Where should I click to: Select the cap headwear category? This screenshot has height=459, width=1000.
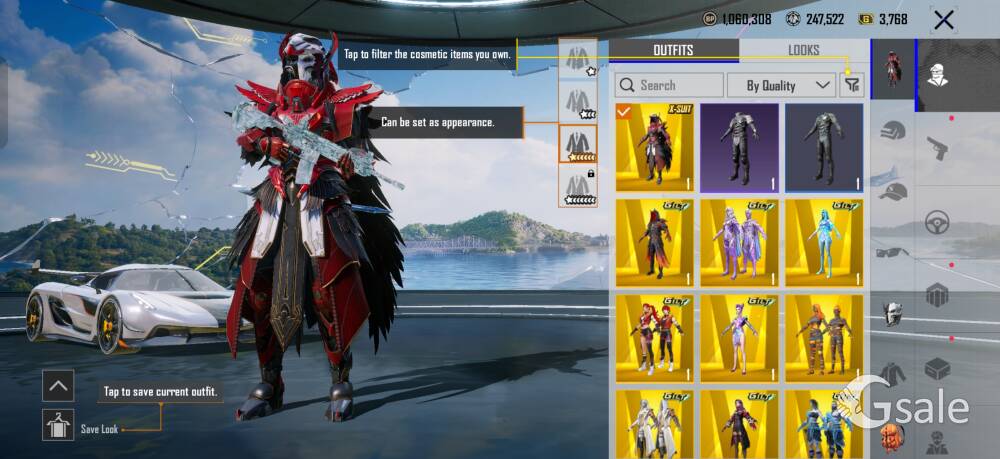coord(892,191)
